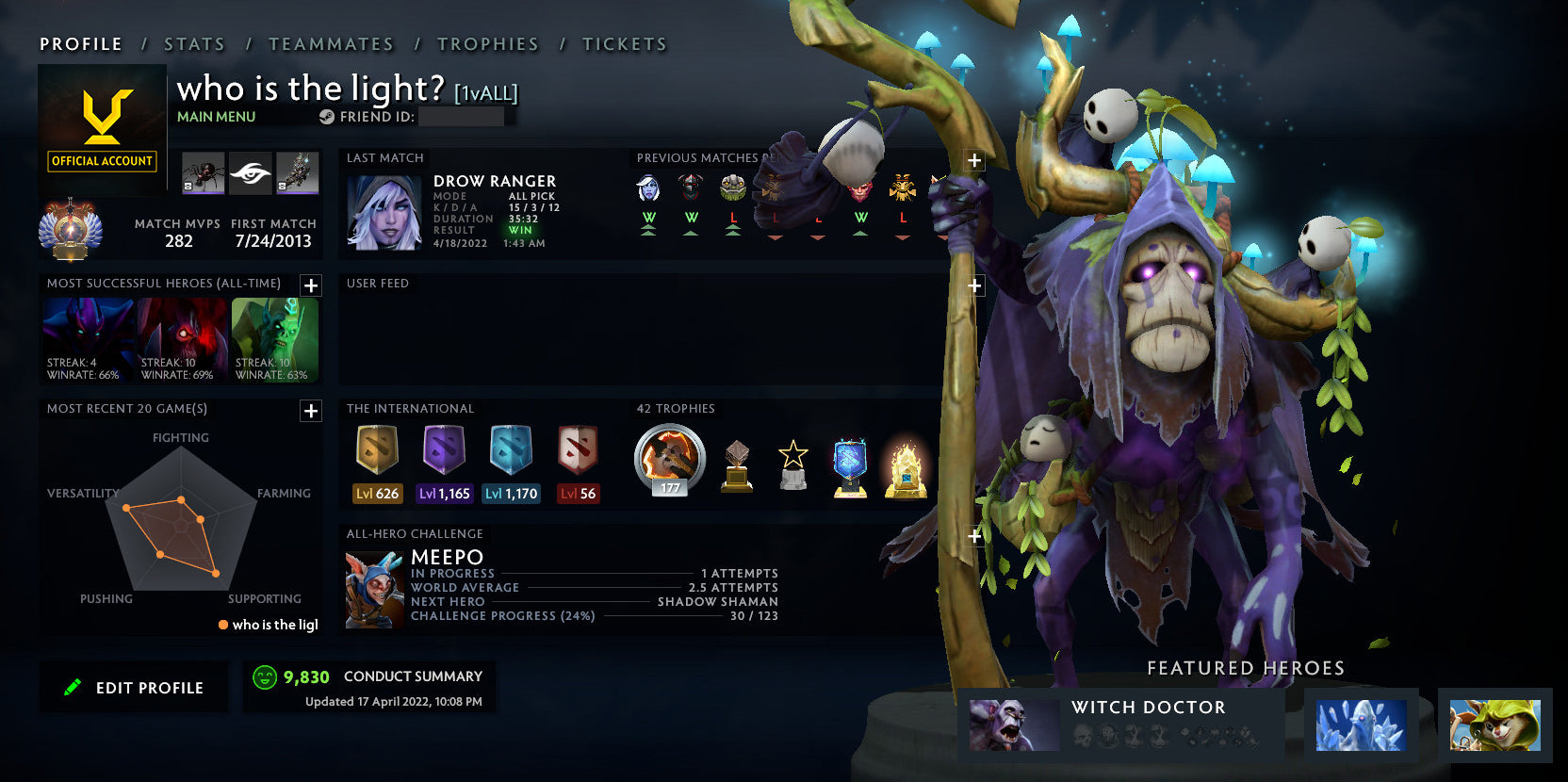Expand the Most Recent Games section
1568x782 pixels.
click(x=311, y=411)
